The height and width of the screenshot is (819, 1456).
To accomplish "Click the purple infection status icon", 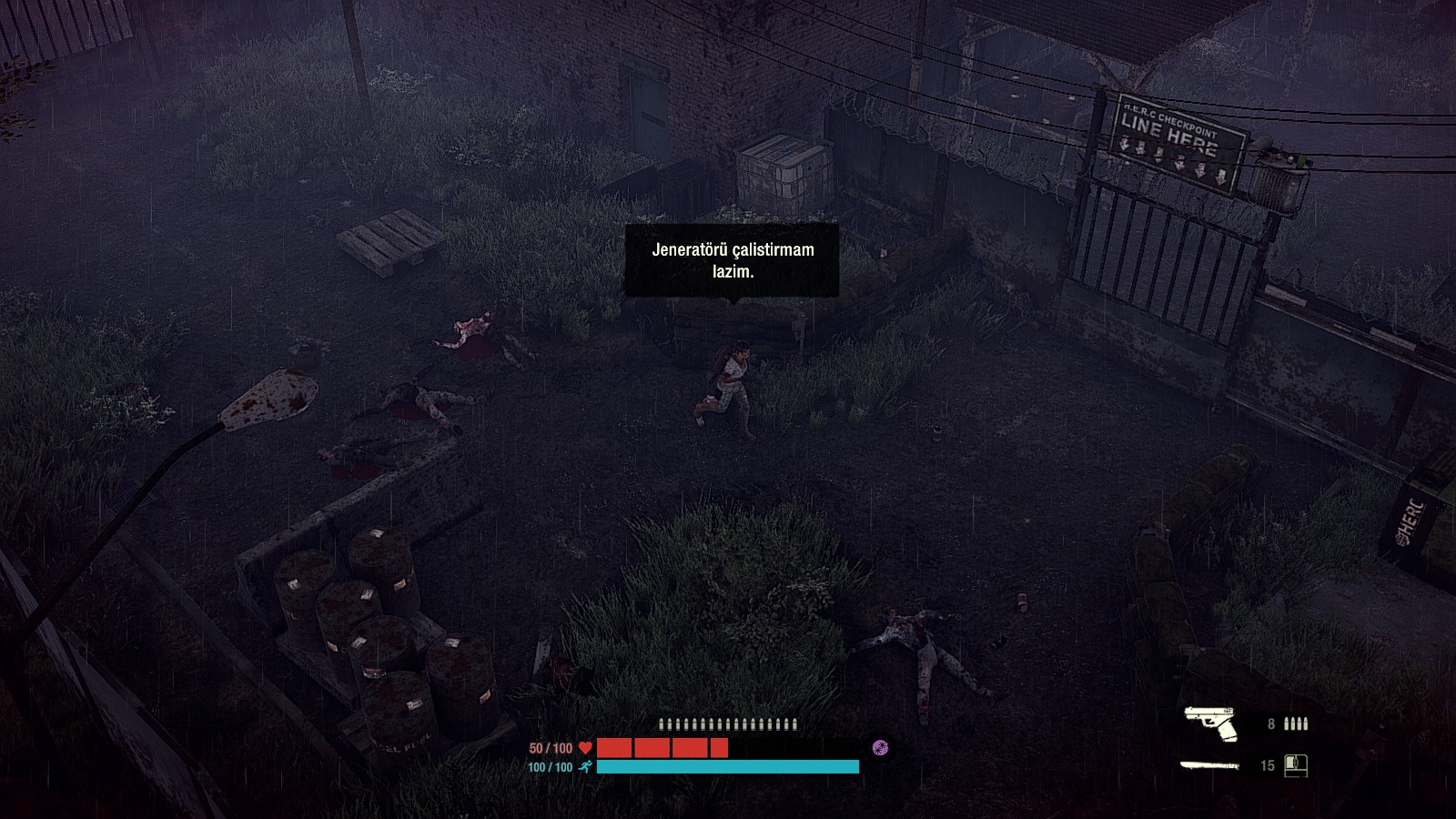I will pos(880,748).
